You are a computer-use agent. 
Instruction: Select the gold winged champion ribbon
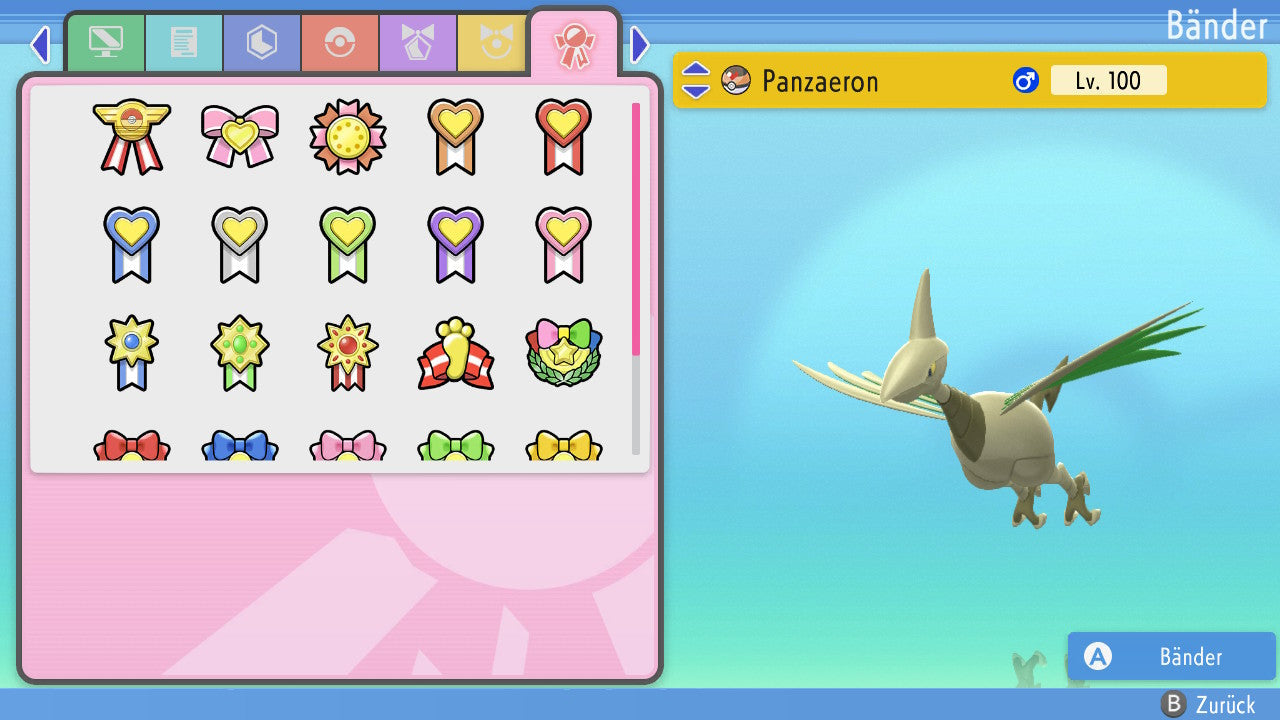point(132,136)
